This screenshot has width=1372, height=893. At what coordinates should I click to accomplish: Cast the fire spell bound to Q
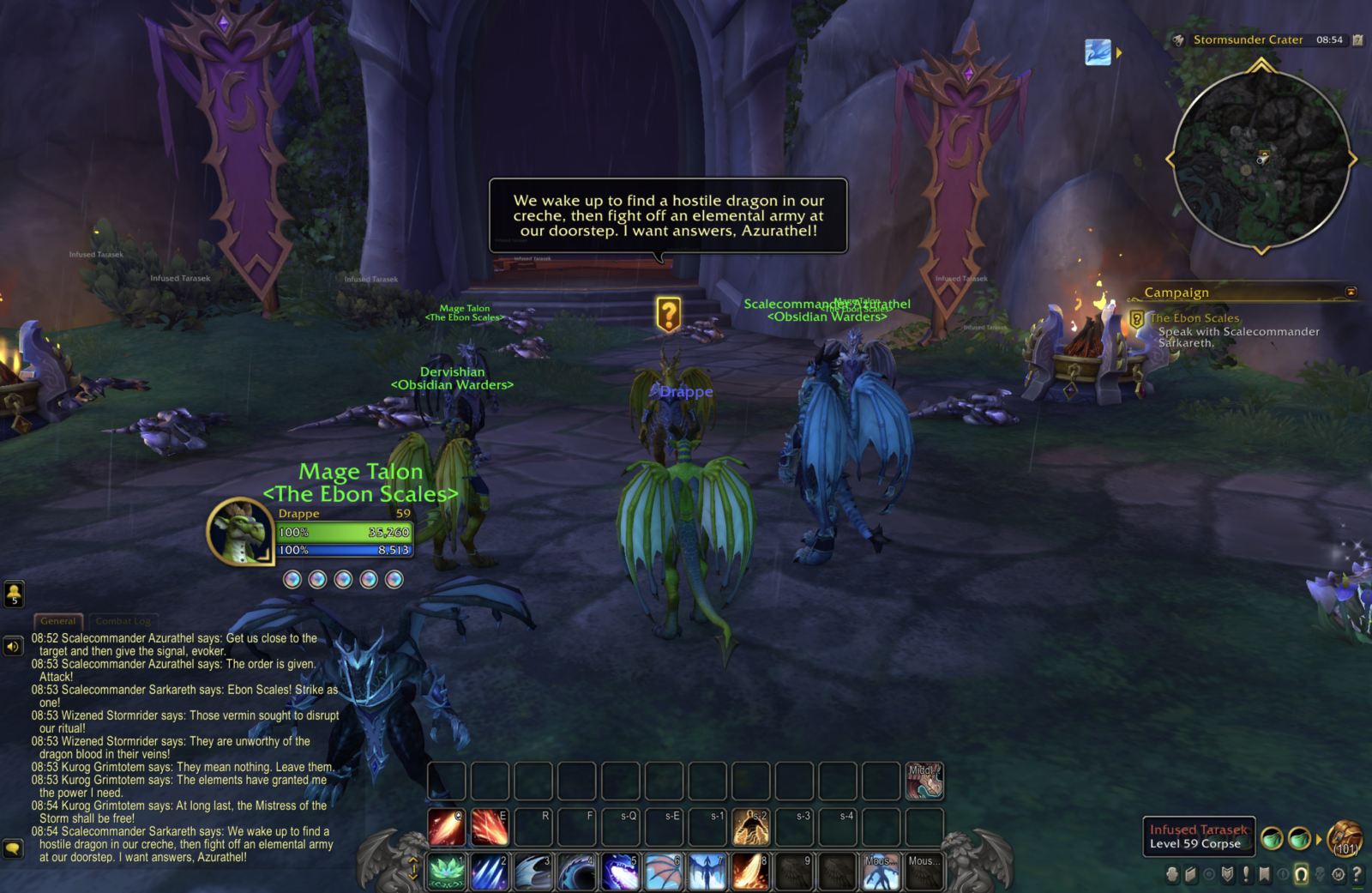pyautogui.click(x=445, y=826)
